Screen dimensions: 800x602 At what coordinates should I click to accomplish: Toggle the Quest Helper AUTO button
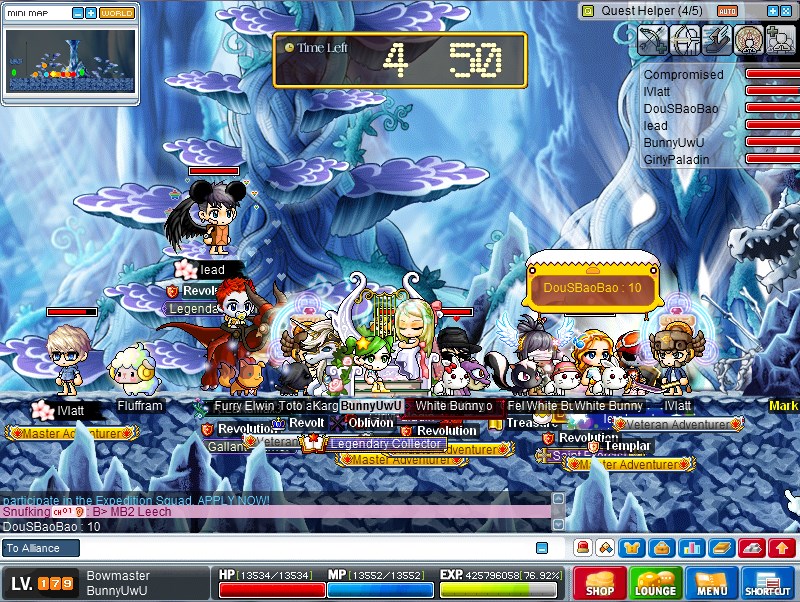(727, 11)
